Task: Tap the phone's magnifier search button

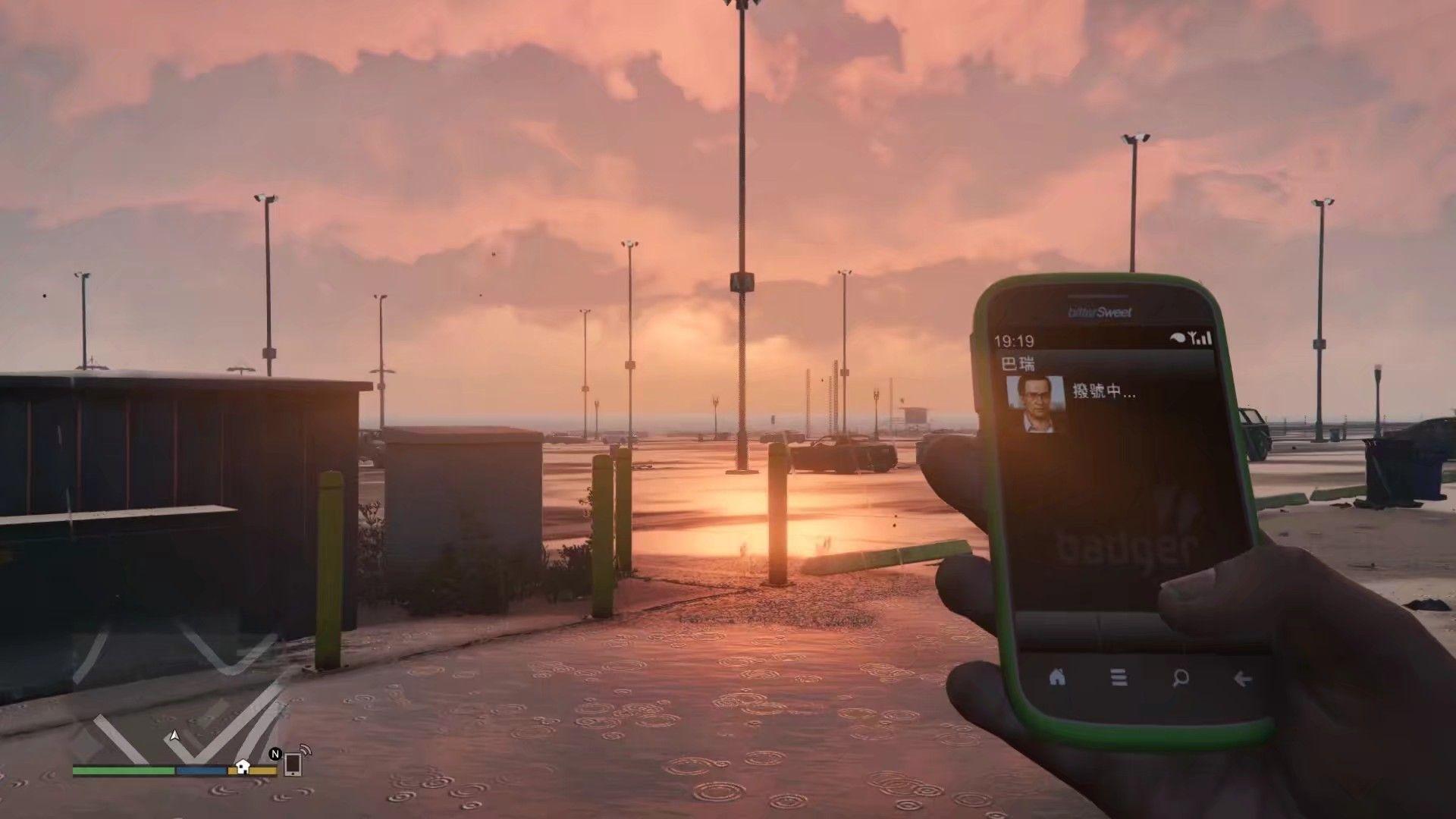Action: click(1180, 677)
